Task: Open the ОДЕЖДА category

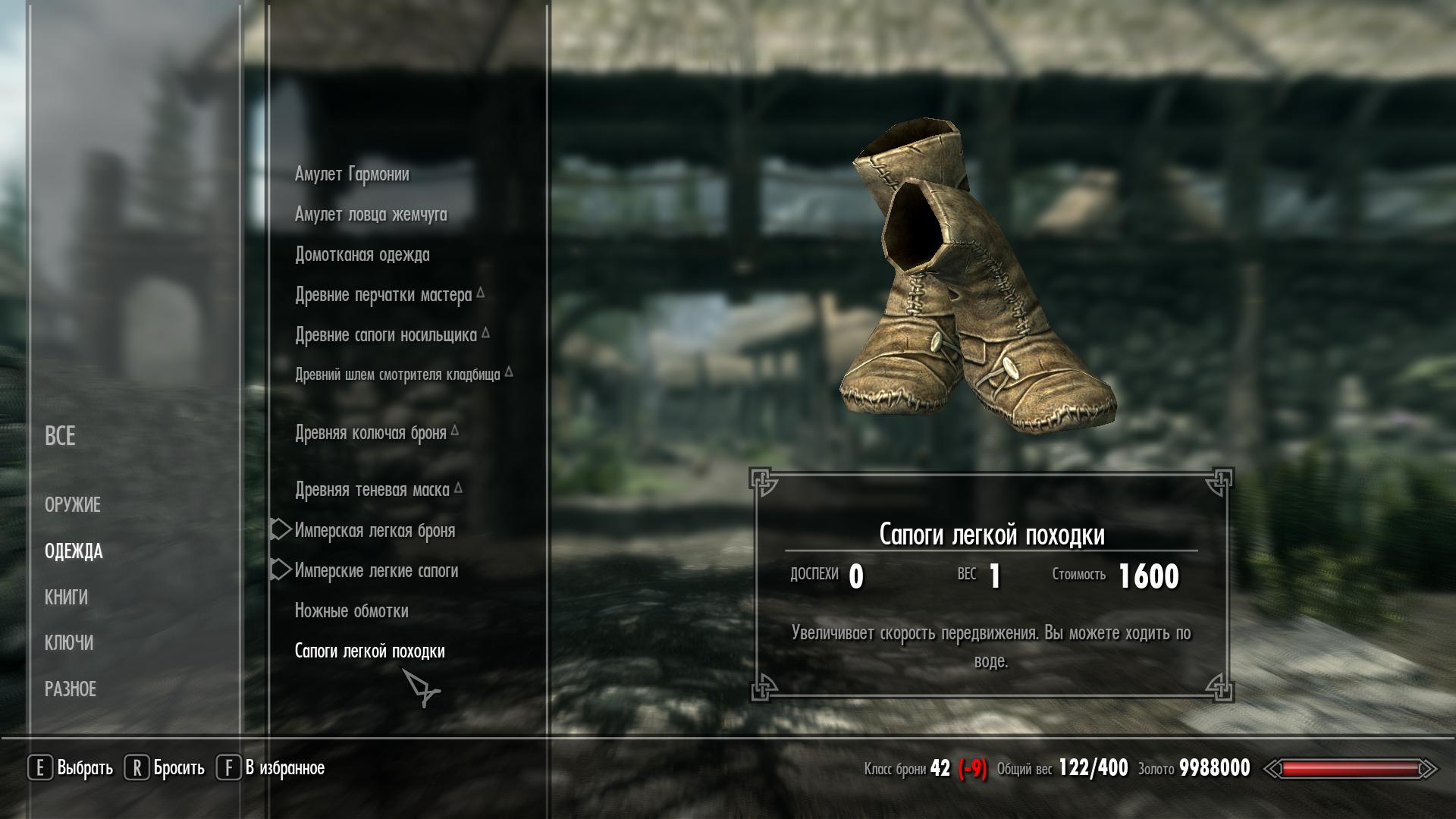Action: [x=74, y=551]
